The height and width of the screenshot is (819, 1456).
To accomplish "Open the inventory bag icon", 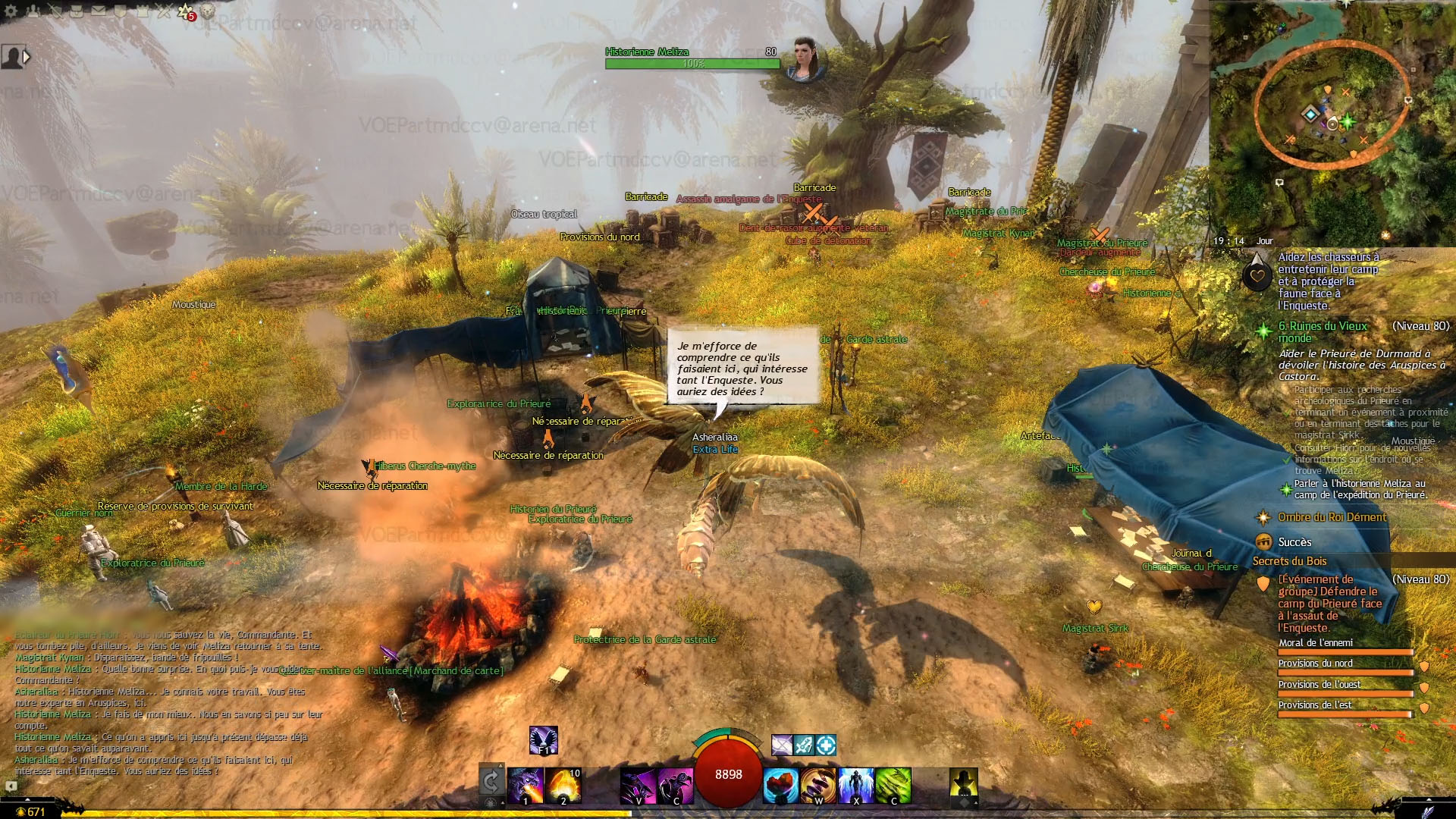I will tap(77, 11).
